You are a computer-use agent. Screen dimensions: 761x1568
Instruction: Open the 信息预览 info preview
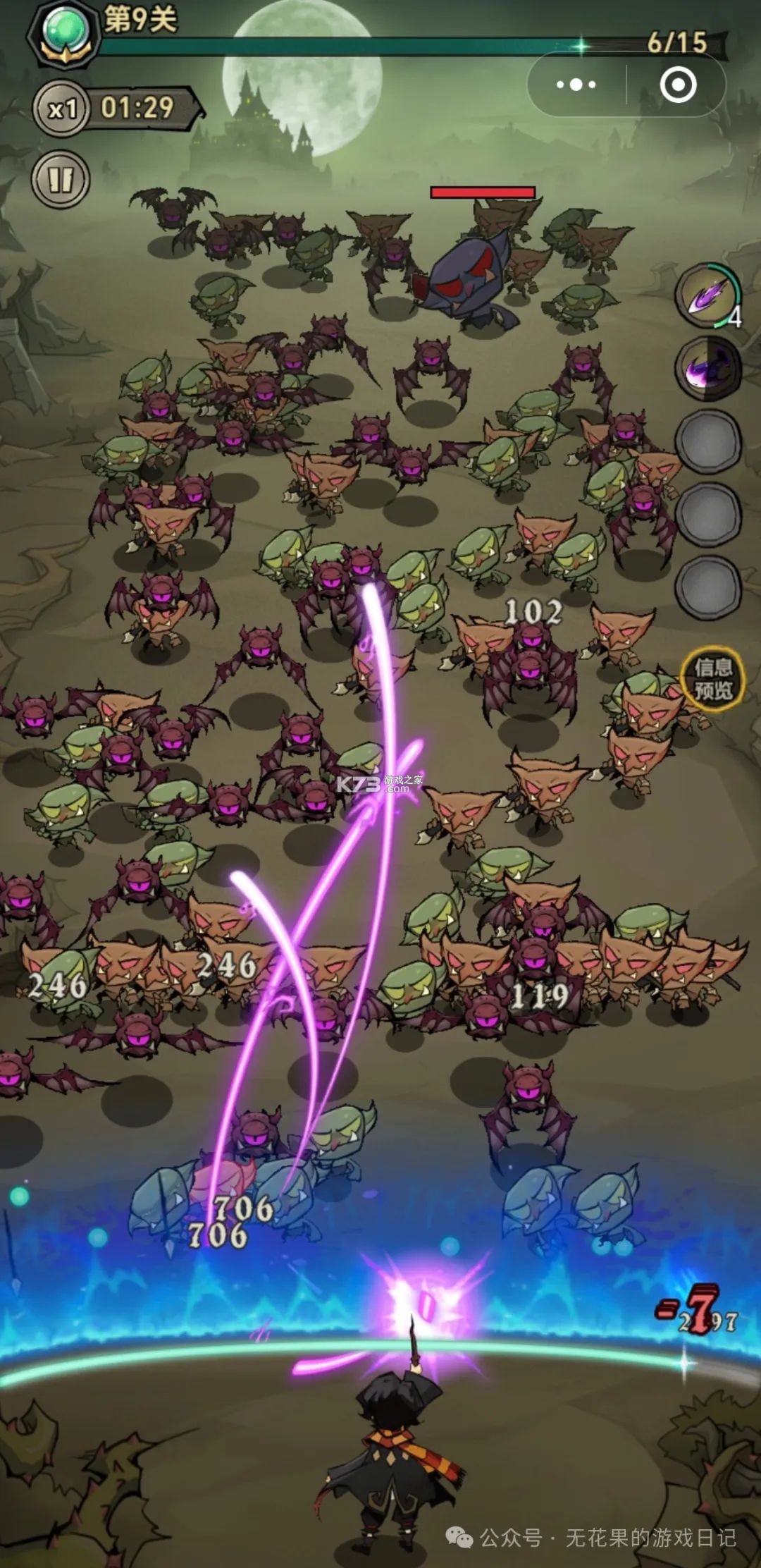713,678
